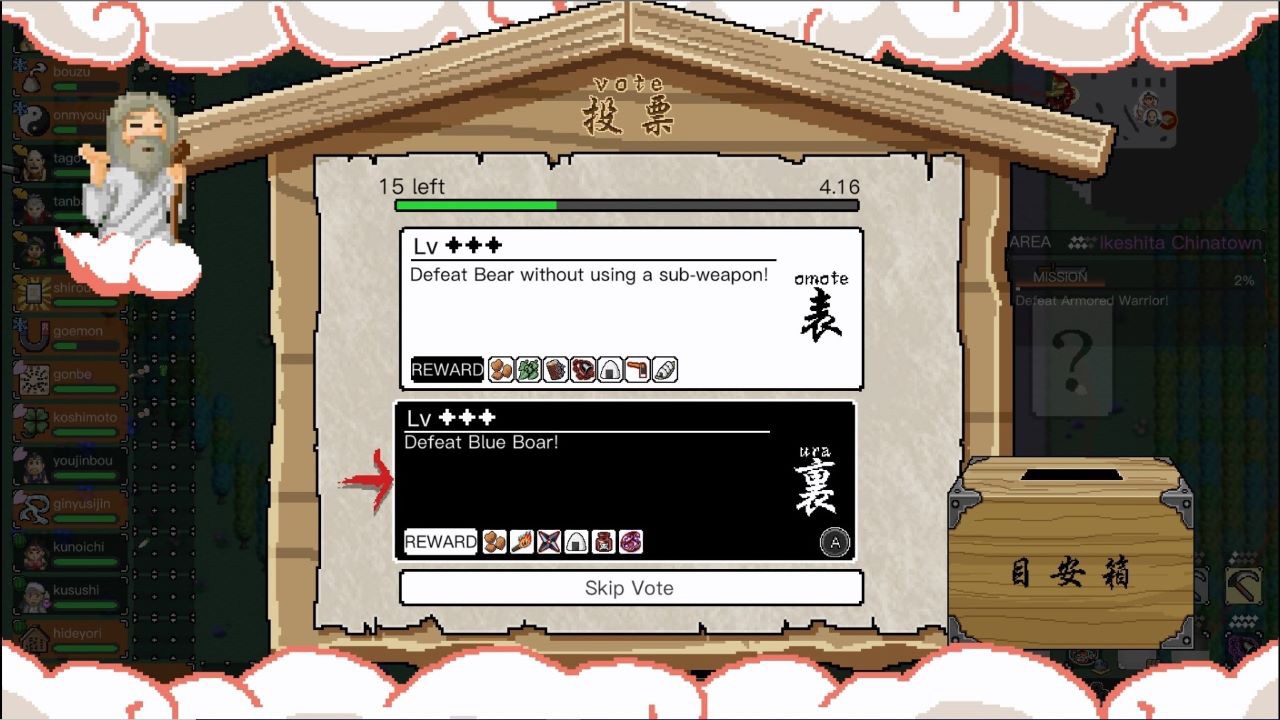Click the wooden log reward icon in the omote rewards
The height and width of the screenshot is (720, 1280).
(x=554, y=370)
